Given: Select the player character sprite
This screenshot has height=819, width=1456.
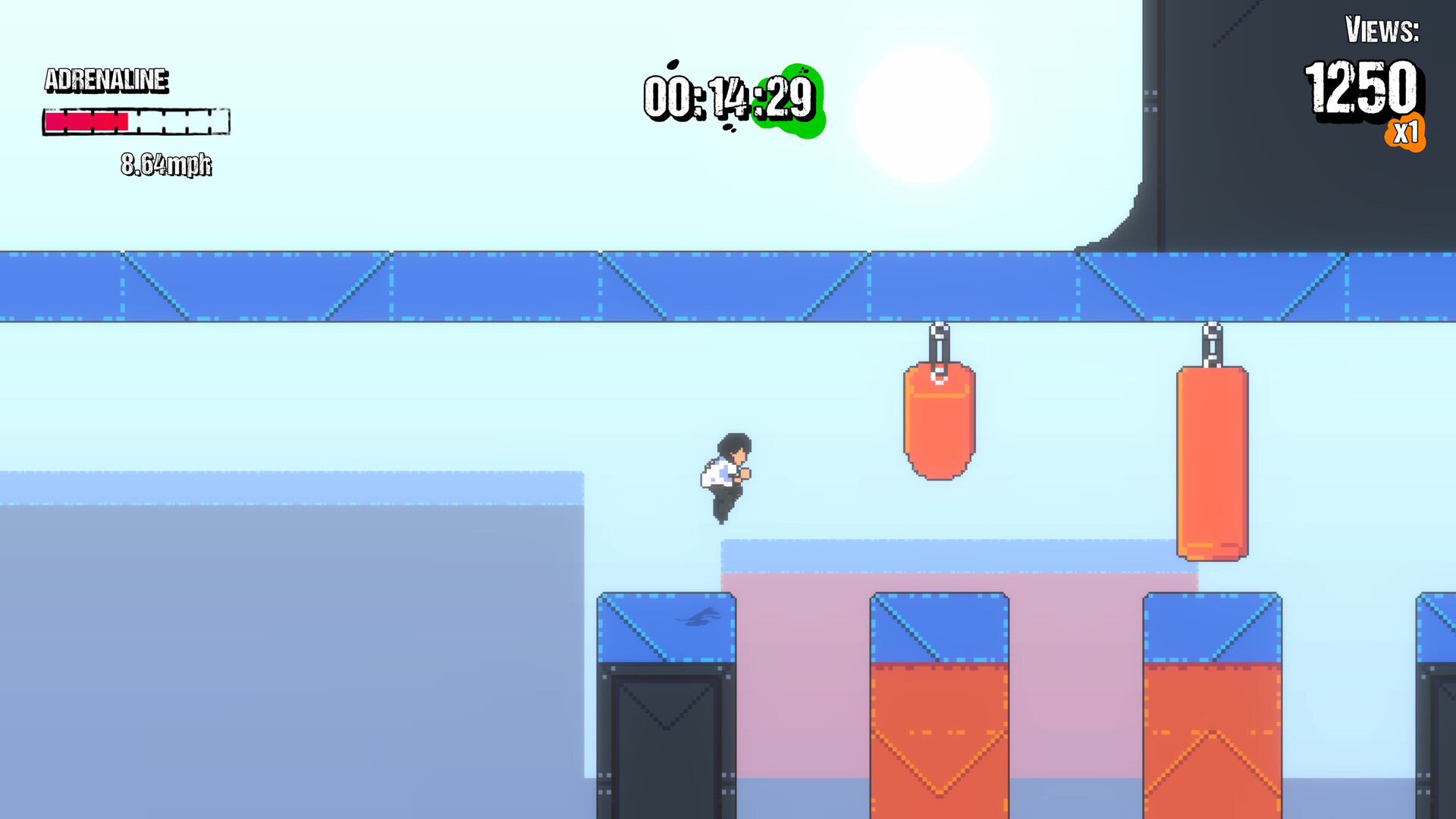Looking at the screenshot, I should click(726, 478).
